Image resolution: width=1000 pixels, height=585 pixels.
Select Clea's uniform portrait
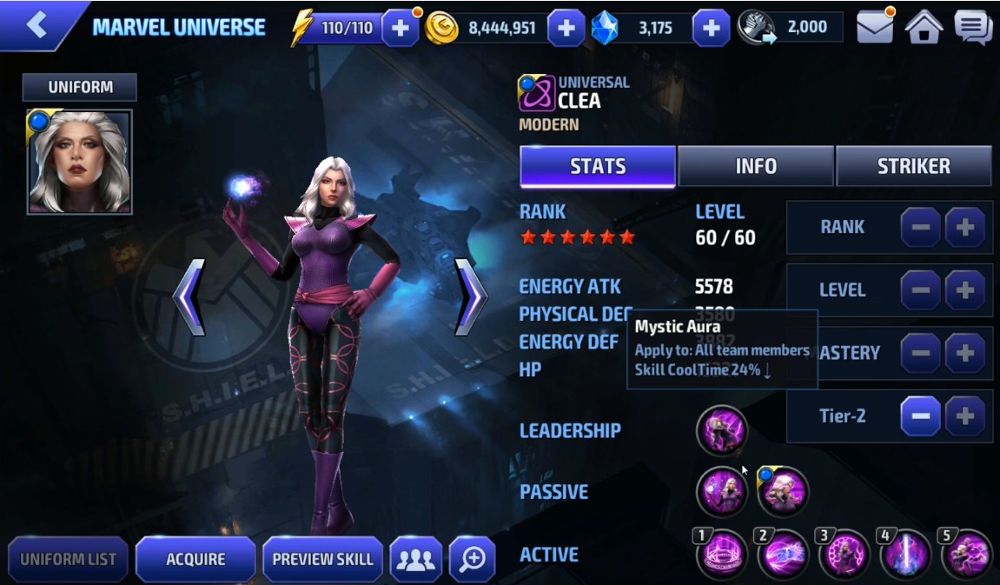pos(79,162)
